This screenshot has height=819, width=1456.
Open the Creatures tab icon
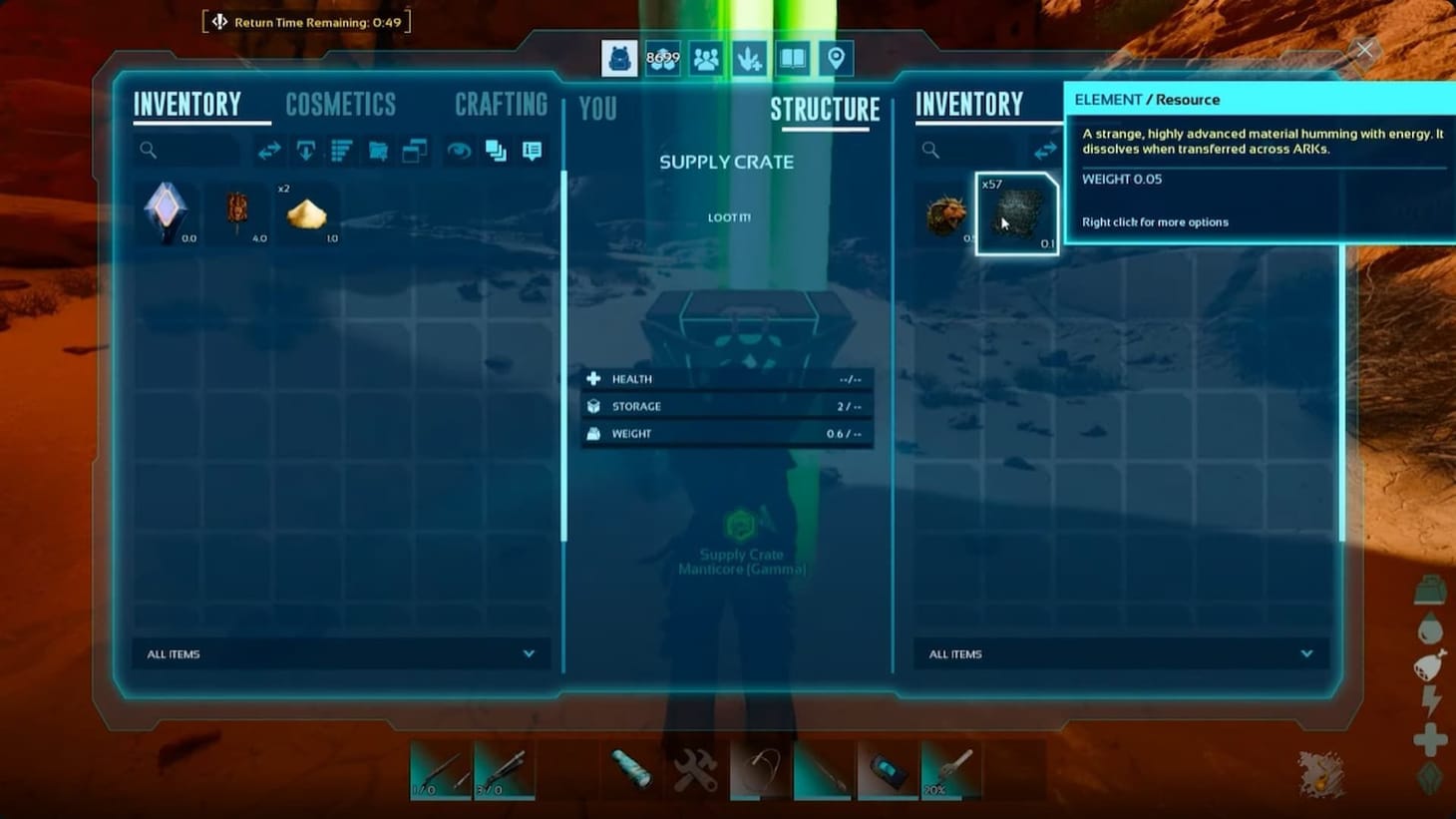[749, 58]
